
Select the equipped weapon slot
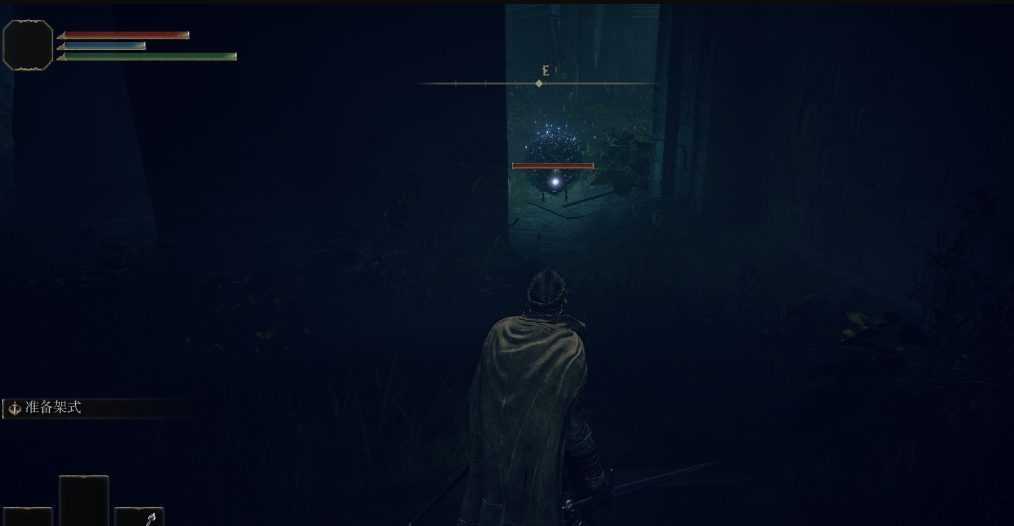(x=139, y=516)
